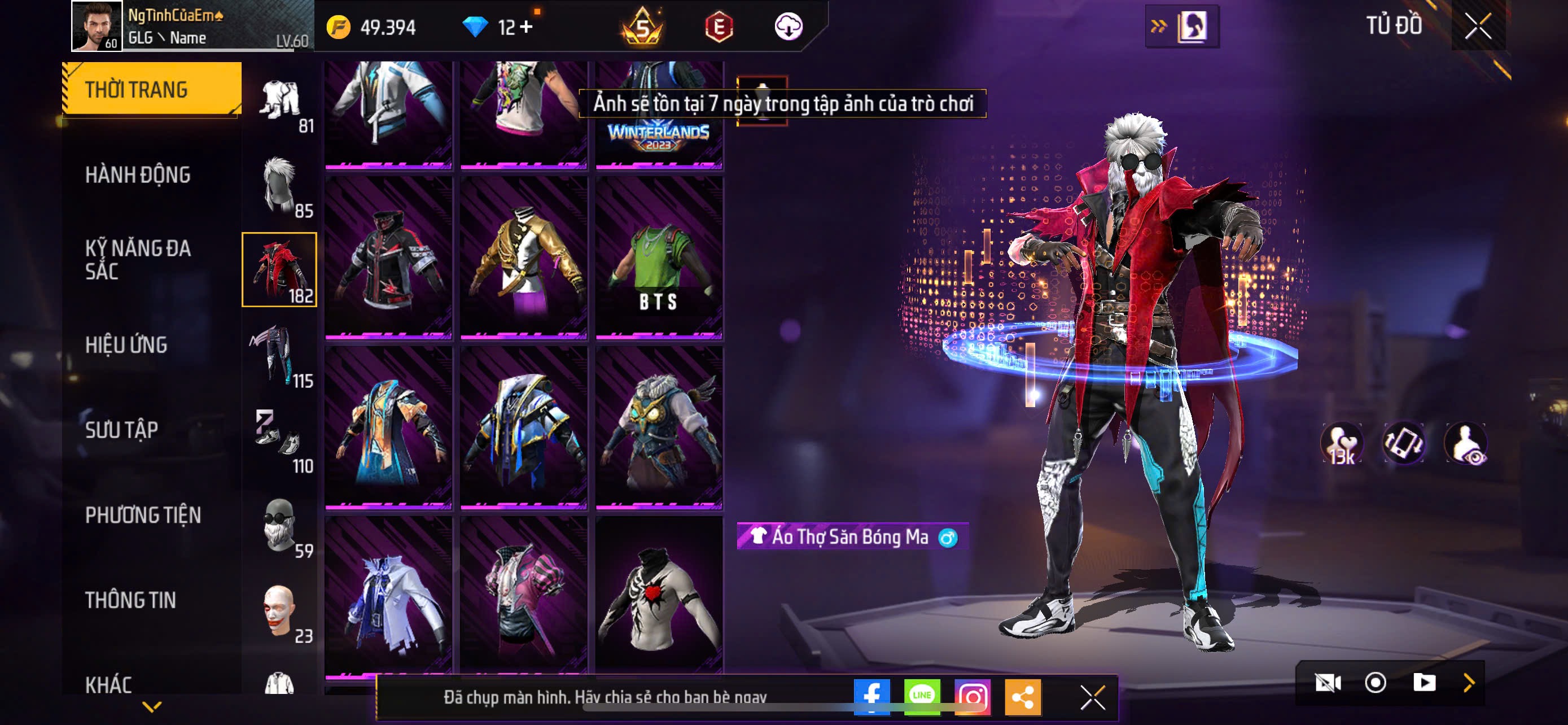Open the hair subcategory with 85 items
The height and width of the screenshot is (725, 1568).
[x=280, y=186]
